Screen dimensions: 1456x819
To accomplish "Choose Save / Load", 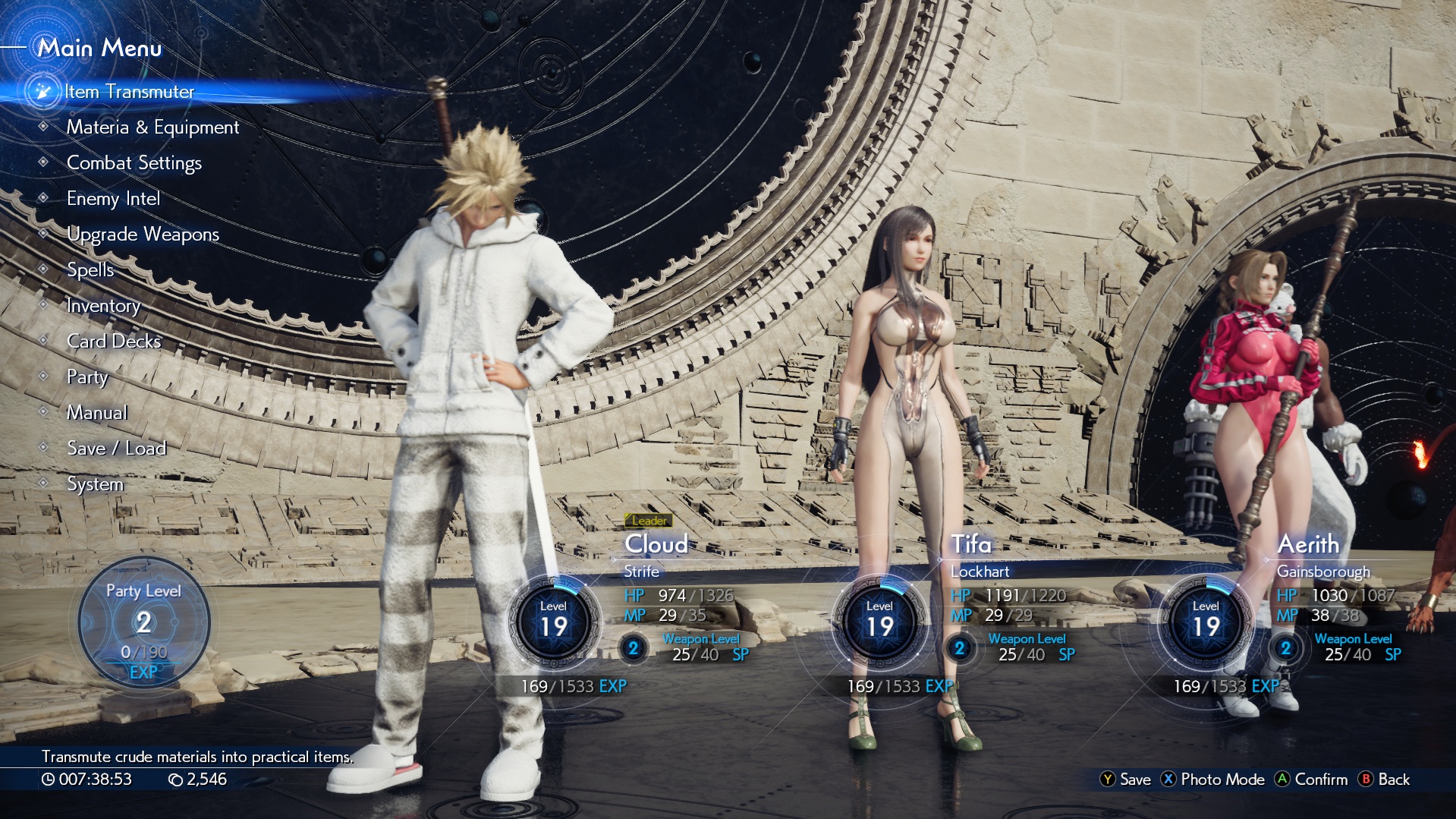I will [116, 449].
